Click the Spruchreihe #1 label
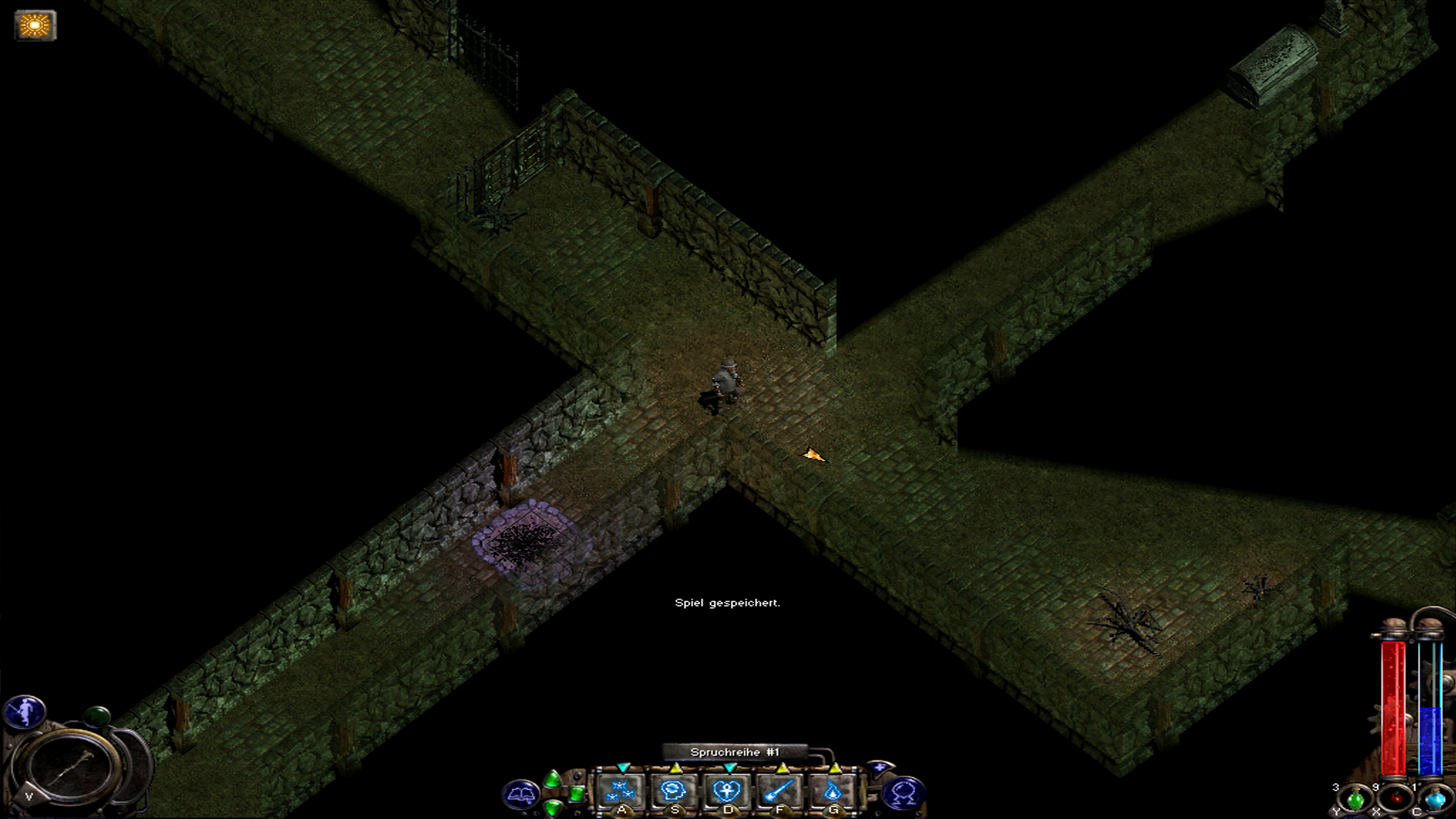Viewport: 1456px width, 819px height. [734, 752]
